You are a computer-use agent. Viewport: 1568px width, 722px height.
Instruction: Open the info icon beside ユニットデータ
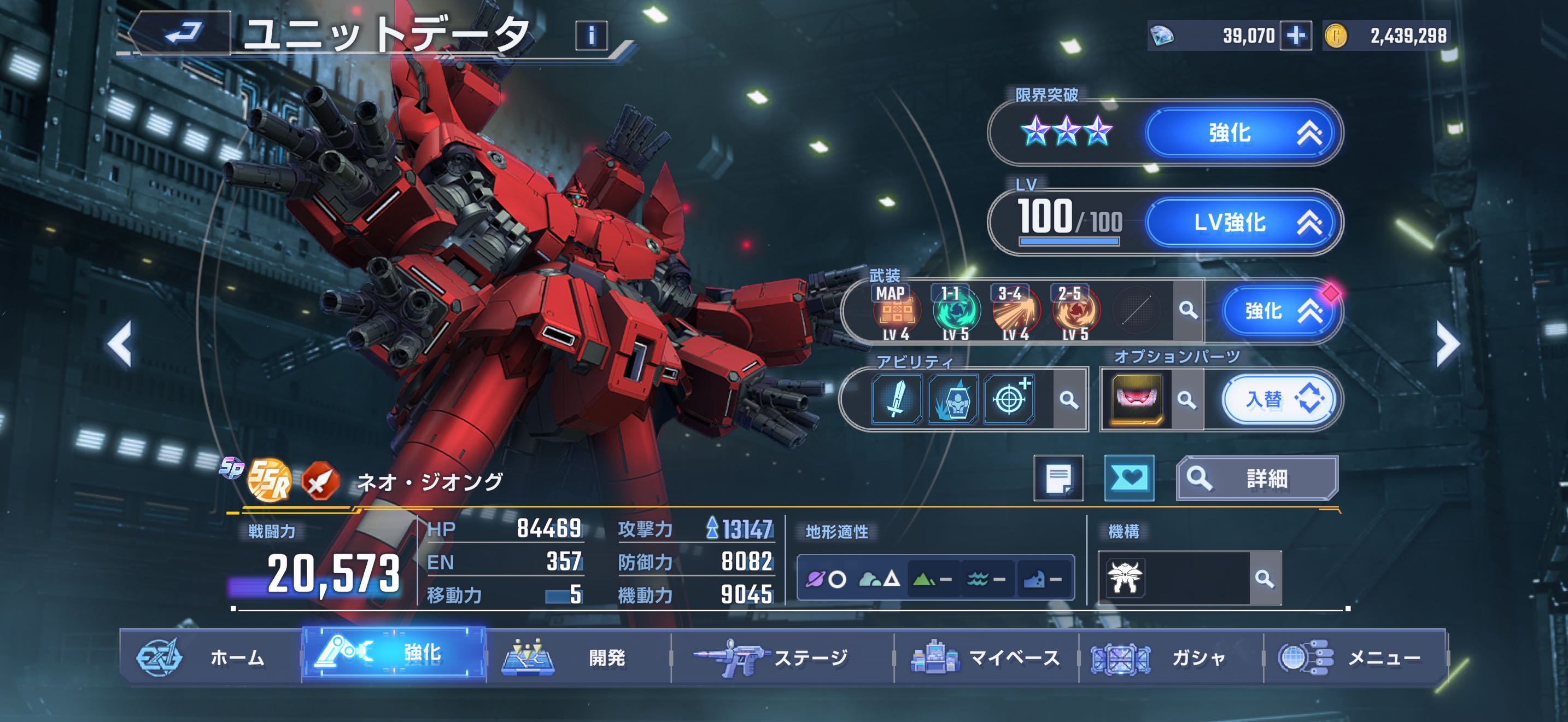tap(590, 36)
